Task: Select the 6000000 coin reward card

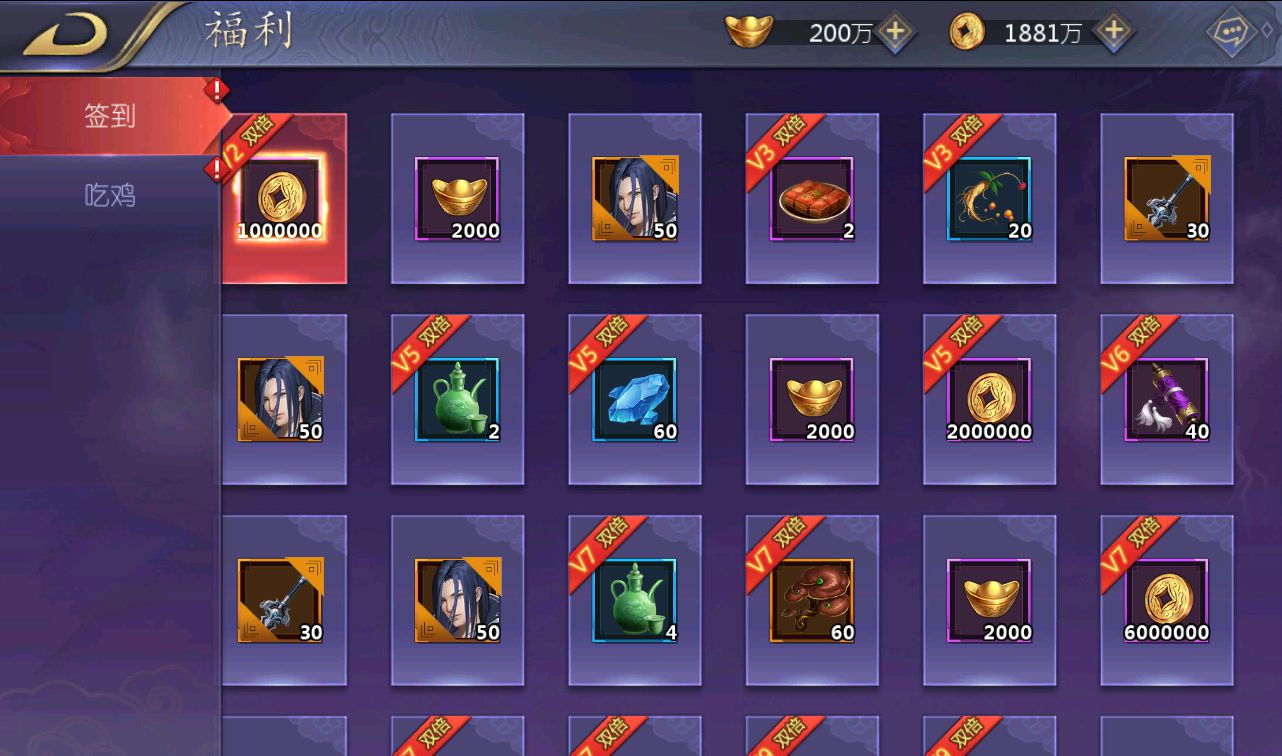Action: [1167, 601]
